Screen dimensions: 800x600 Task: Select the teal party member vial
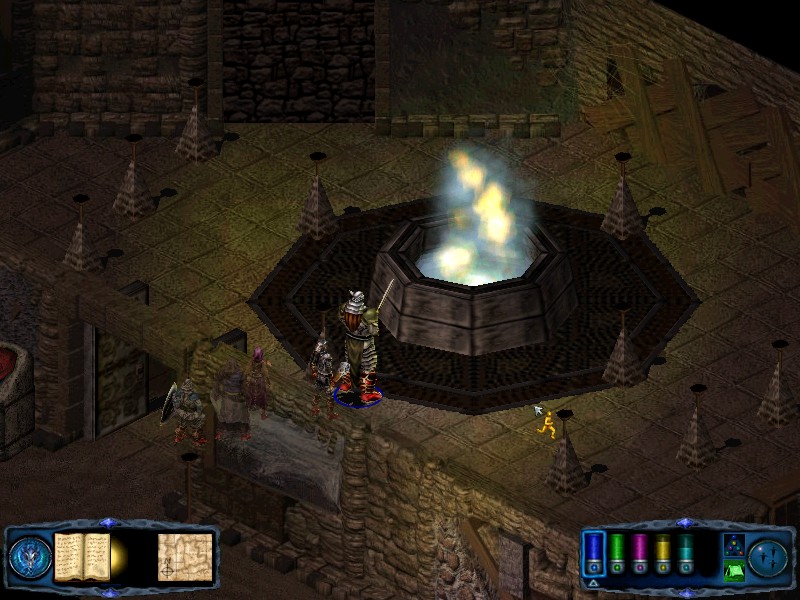686,550
